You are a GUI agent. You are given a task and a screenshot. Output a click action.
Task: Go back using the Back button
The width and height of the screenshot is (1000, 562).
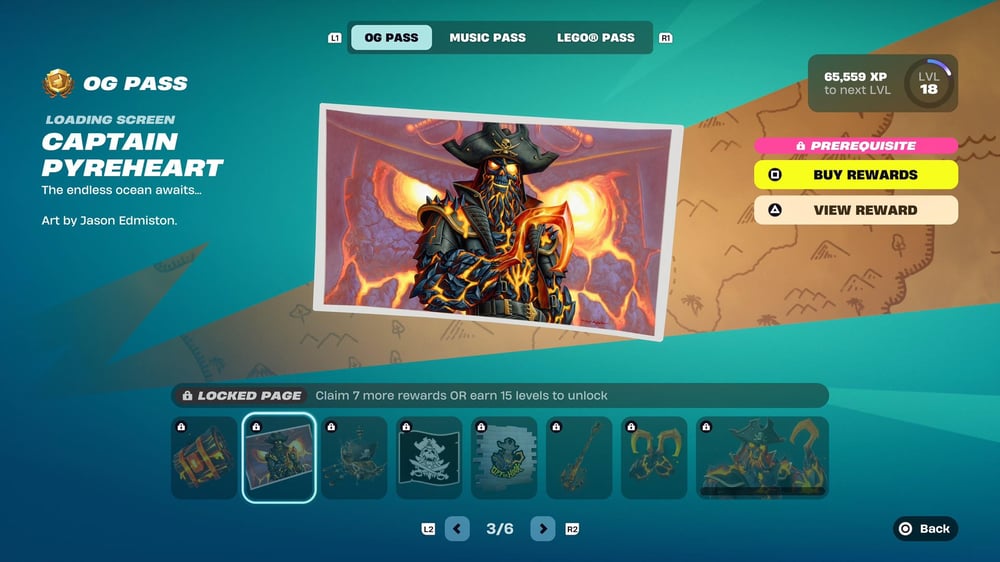click(x=925, y=529)
